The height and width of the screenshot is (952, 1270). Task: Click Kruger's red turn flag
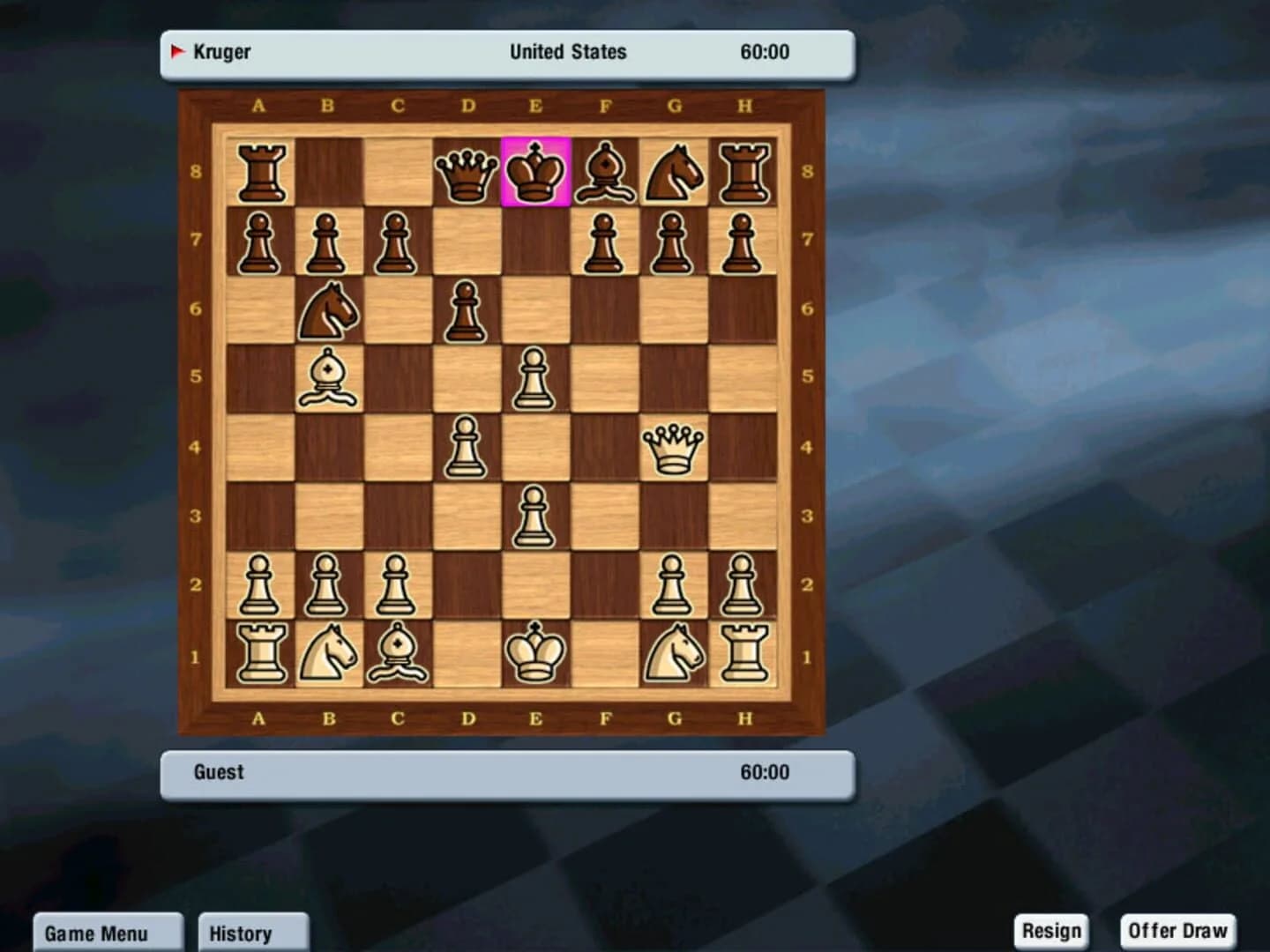coord(179,51)
